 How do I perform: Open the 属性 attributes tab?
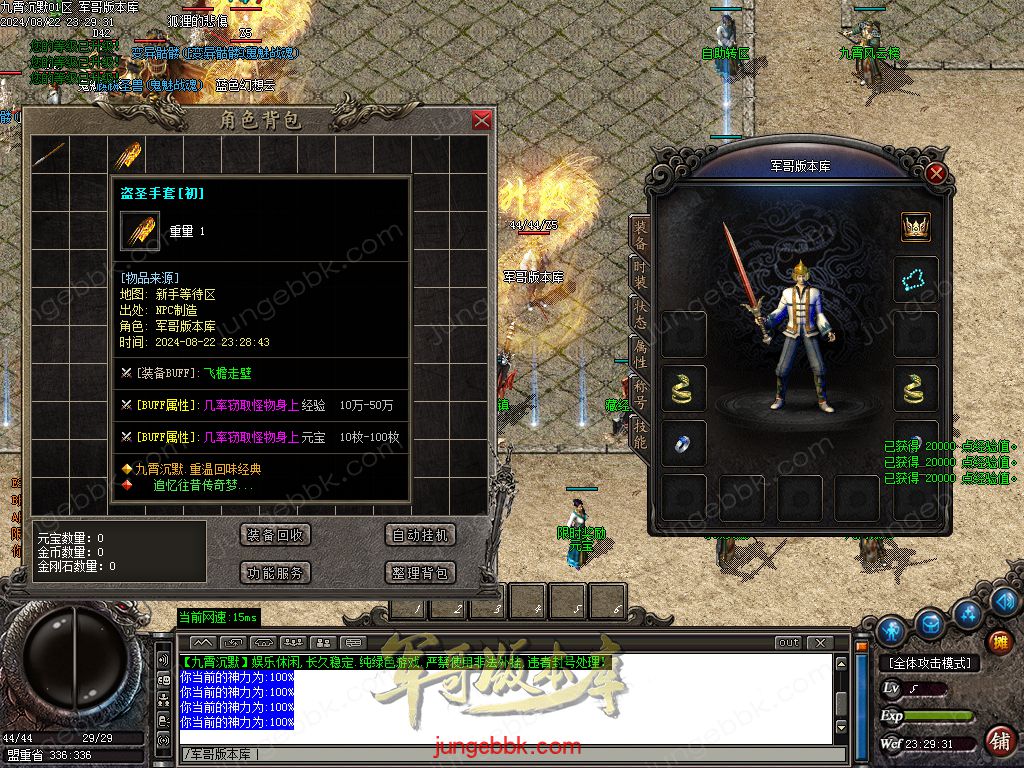(640, 354)
